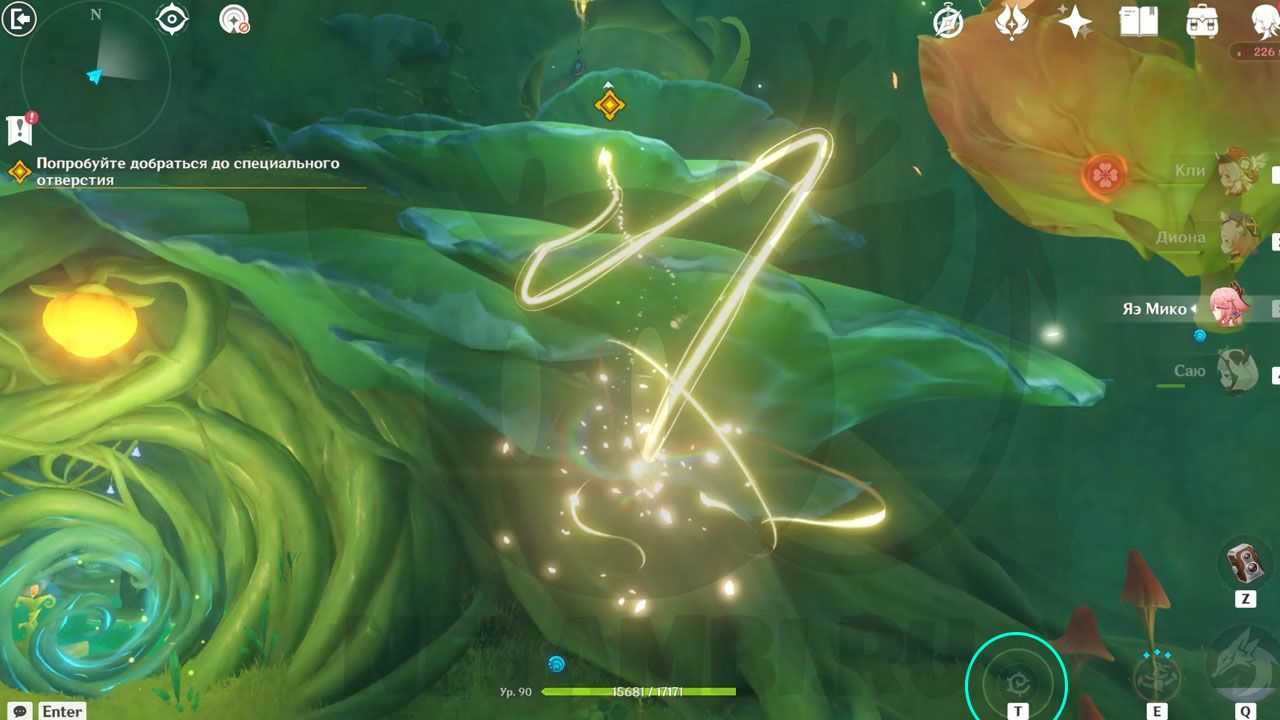Click the disabled signal icon near the minimap
1280x720 pixels.
click(x=234, y=19)
